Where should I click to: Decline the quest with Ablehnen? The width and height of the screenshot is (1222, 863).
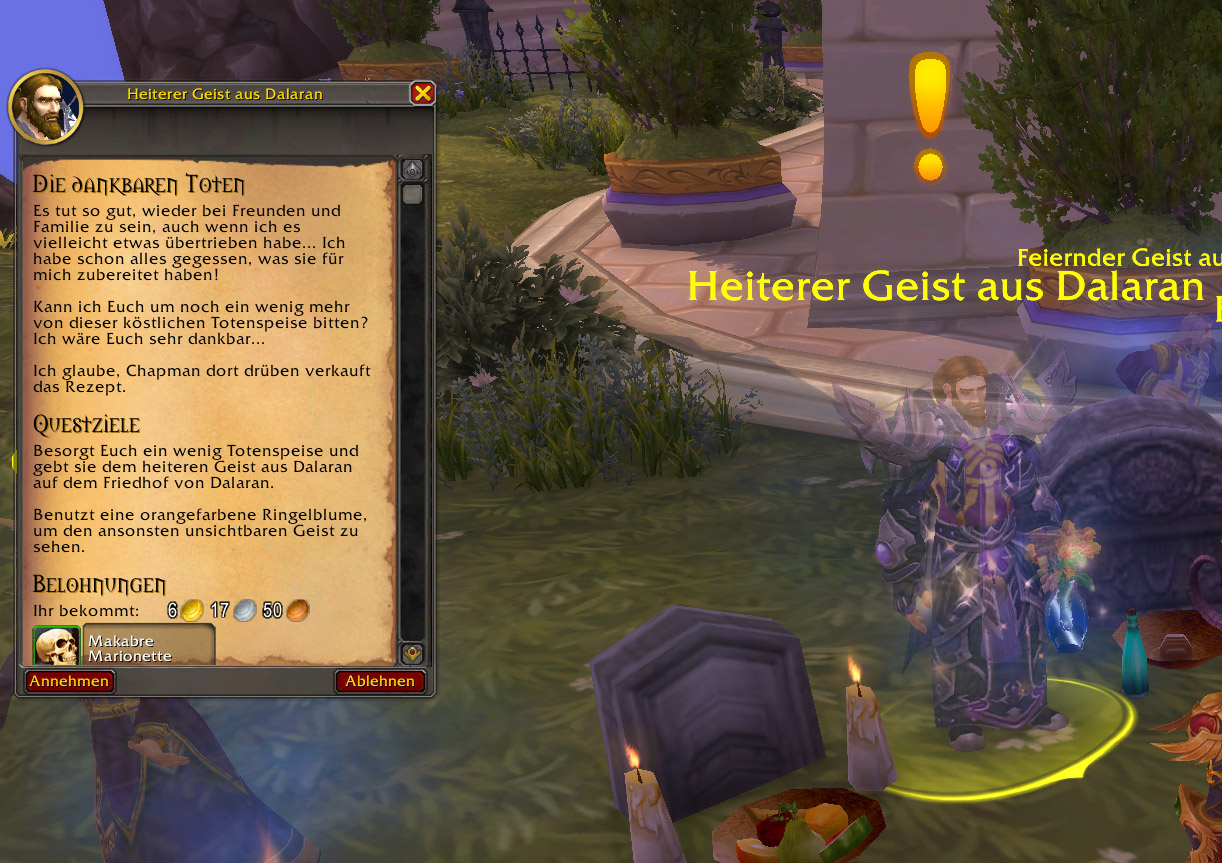(x=380, y=681)
